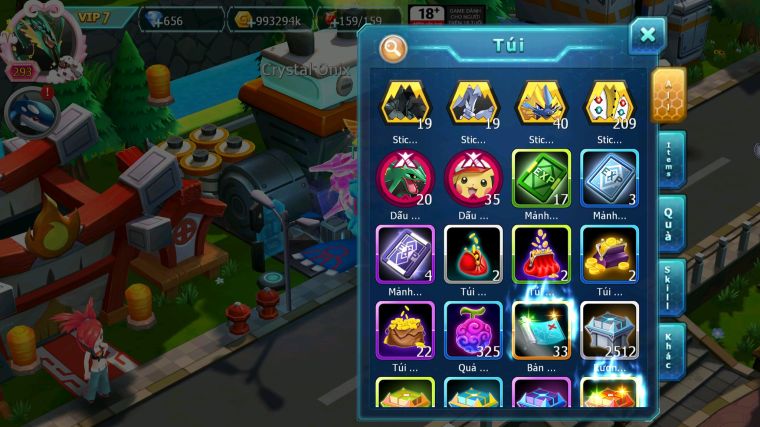Choose the Rayquaza Dấu badge item

[404, 177]
